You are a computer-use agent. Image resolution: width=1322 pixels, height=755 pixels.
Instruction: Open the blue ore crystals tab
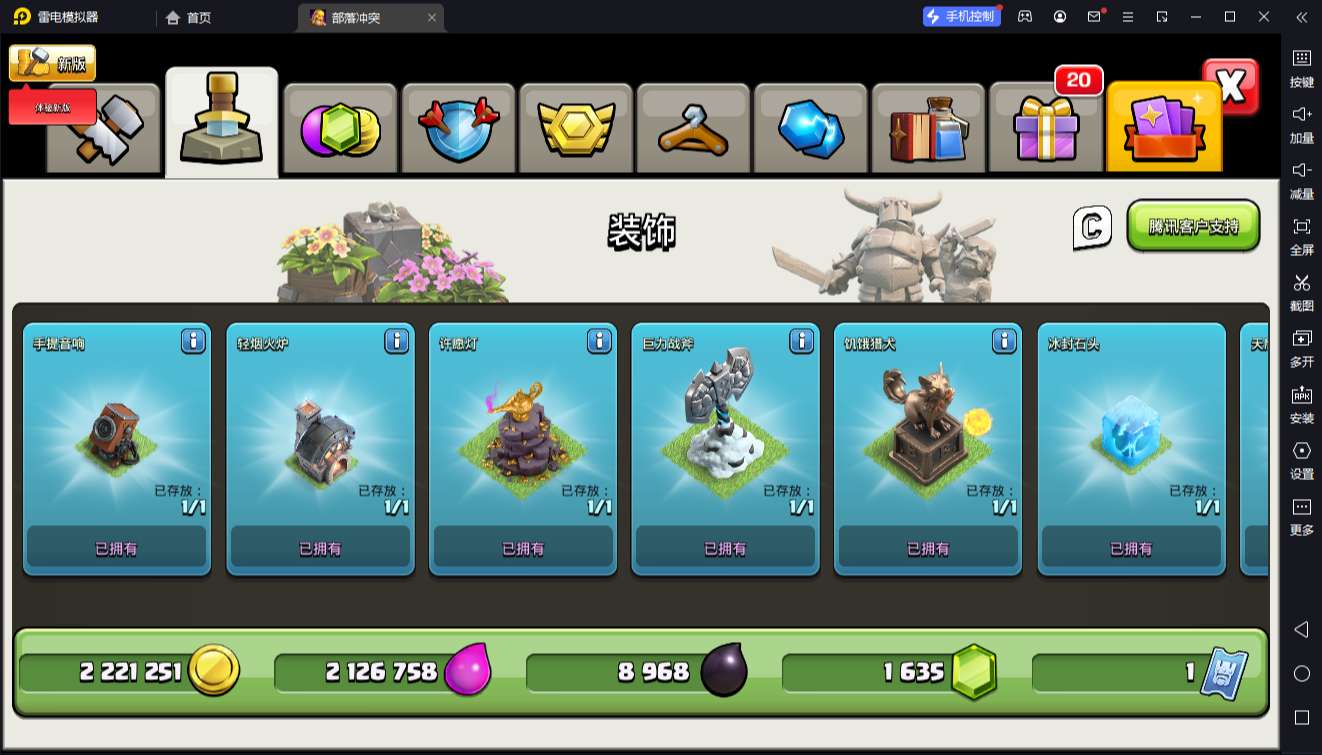811,129
